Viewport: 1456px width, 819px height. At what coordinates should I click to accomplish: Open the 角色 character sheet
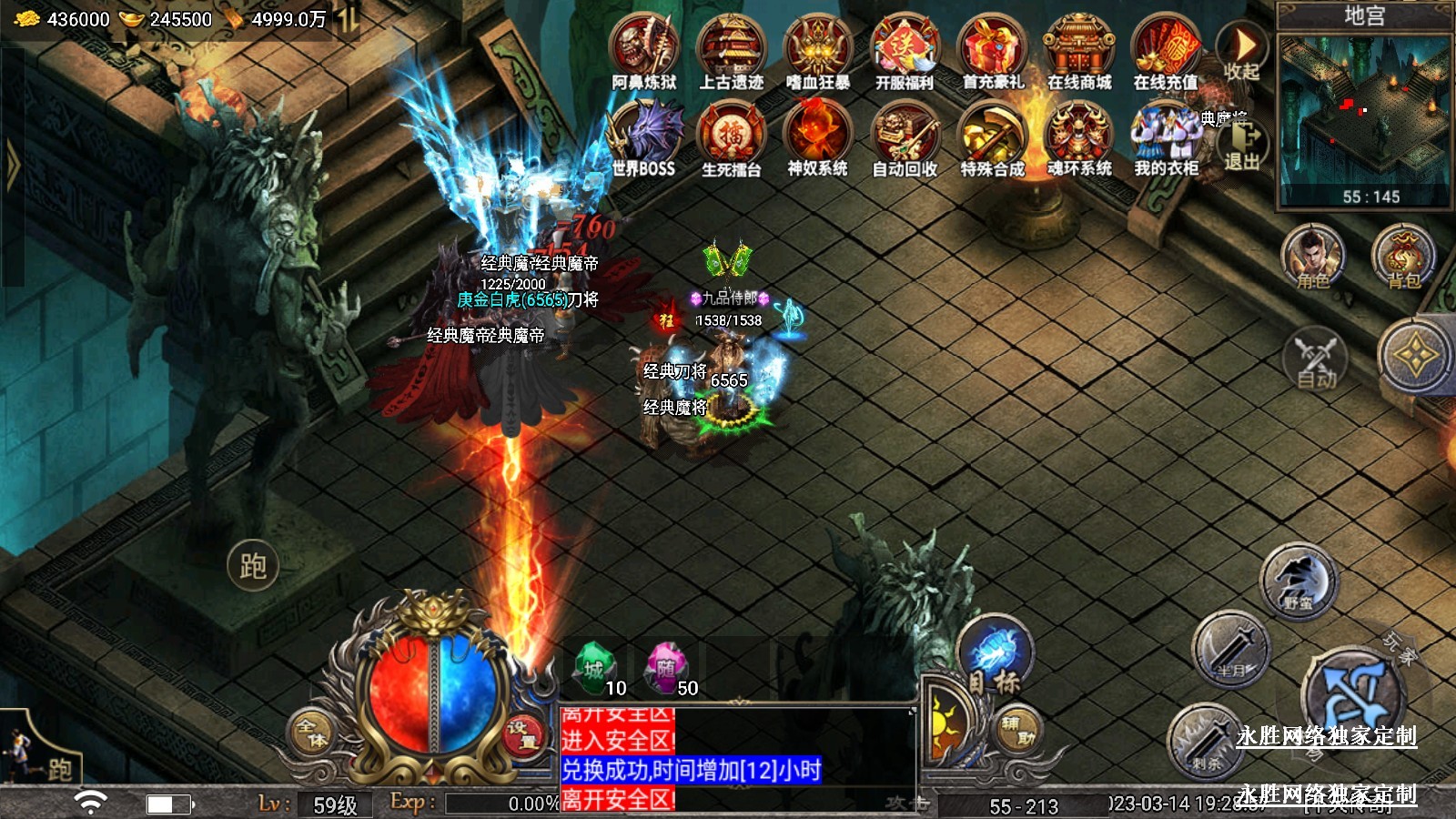coord(1313,258)
